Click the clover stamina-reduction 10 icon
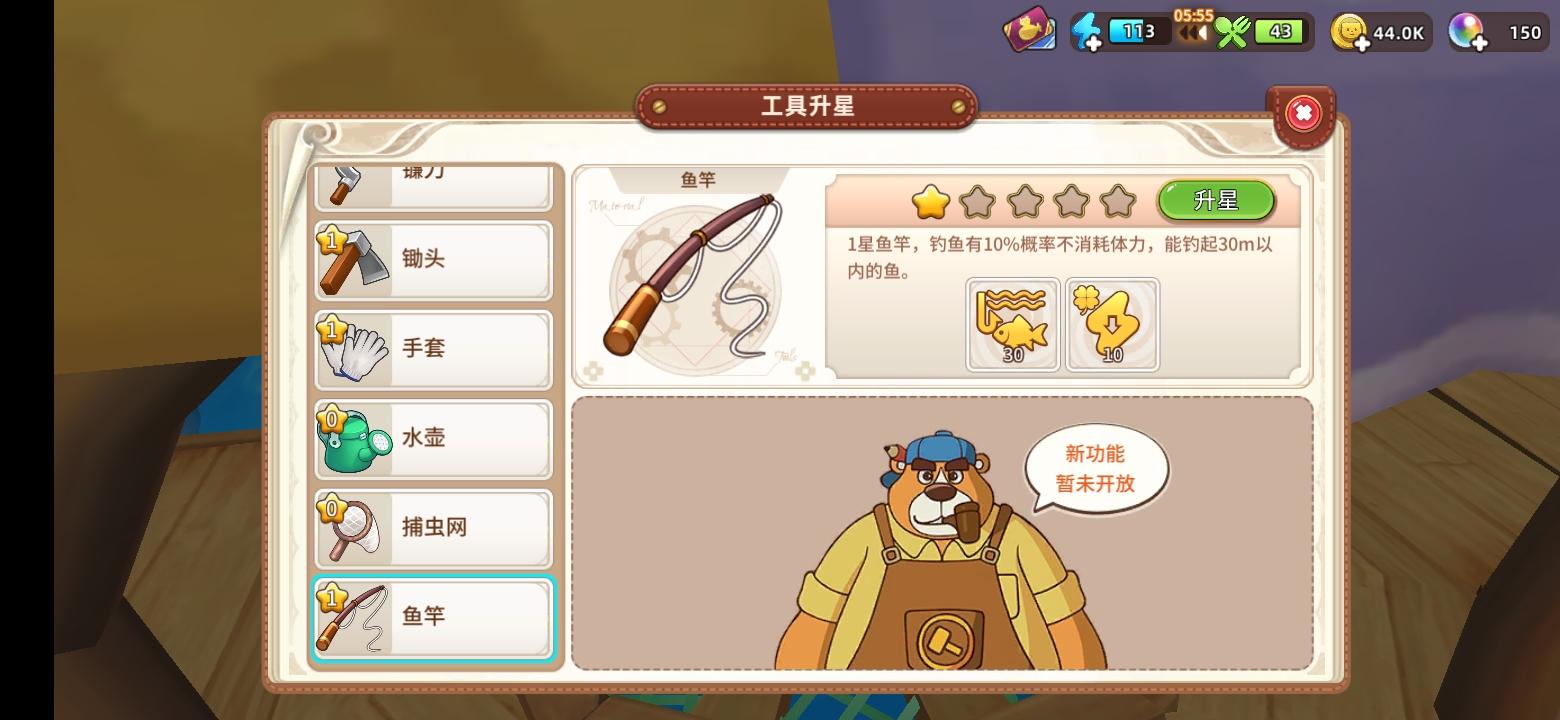 click(x=1112, y=323)
